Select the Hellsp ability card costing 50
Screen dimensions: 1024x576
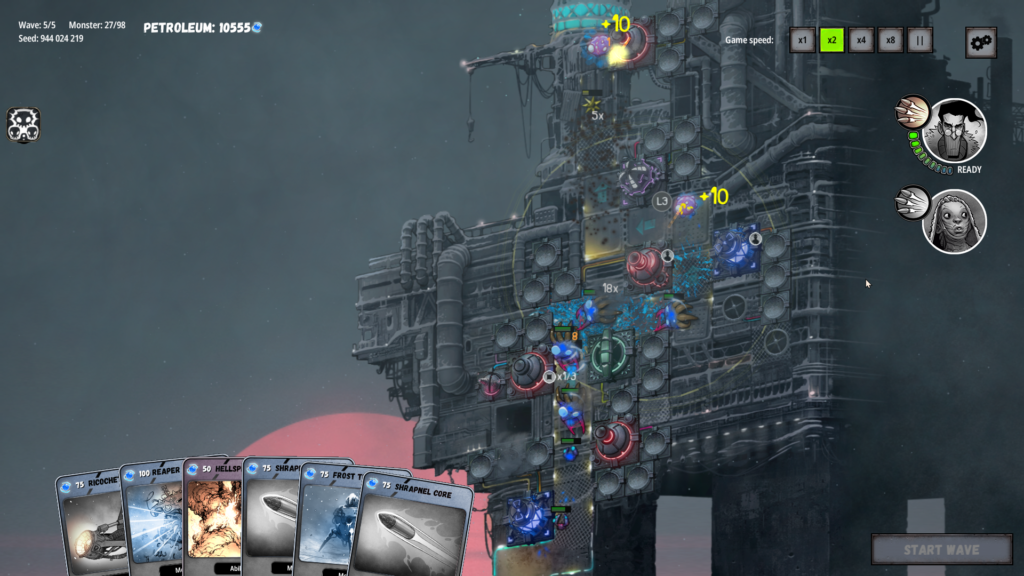pyautogui.click(x=213, y=515)
